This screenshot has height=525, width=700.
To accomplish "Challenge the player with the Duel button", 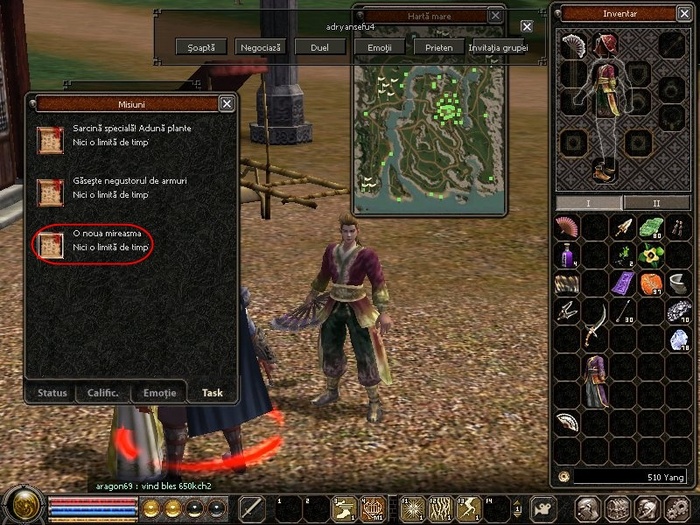I will [x=318, y=47].
